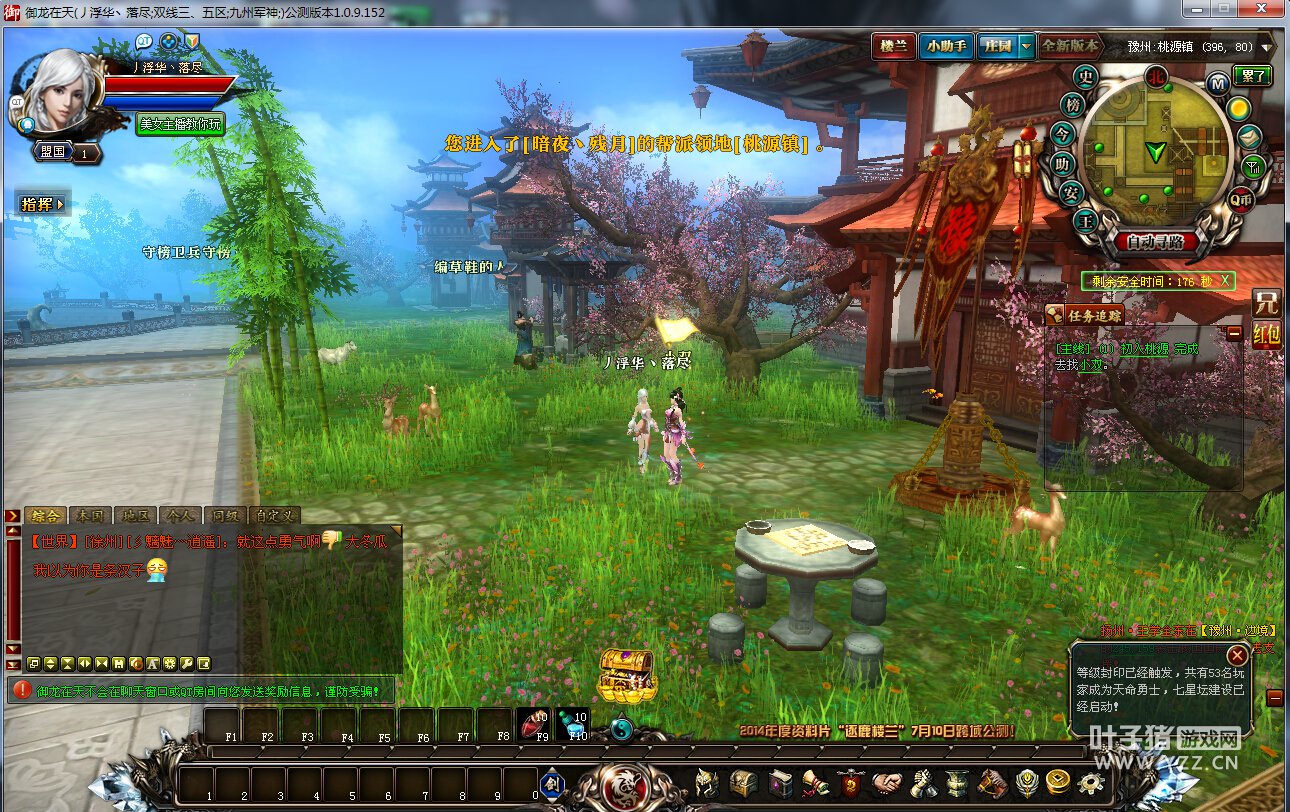Click the 指挥 command button

point(43,204)
